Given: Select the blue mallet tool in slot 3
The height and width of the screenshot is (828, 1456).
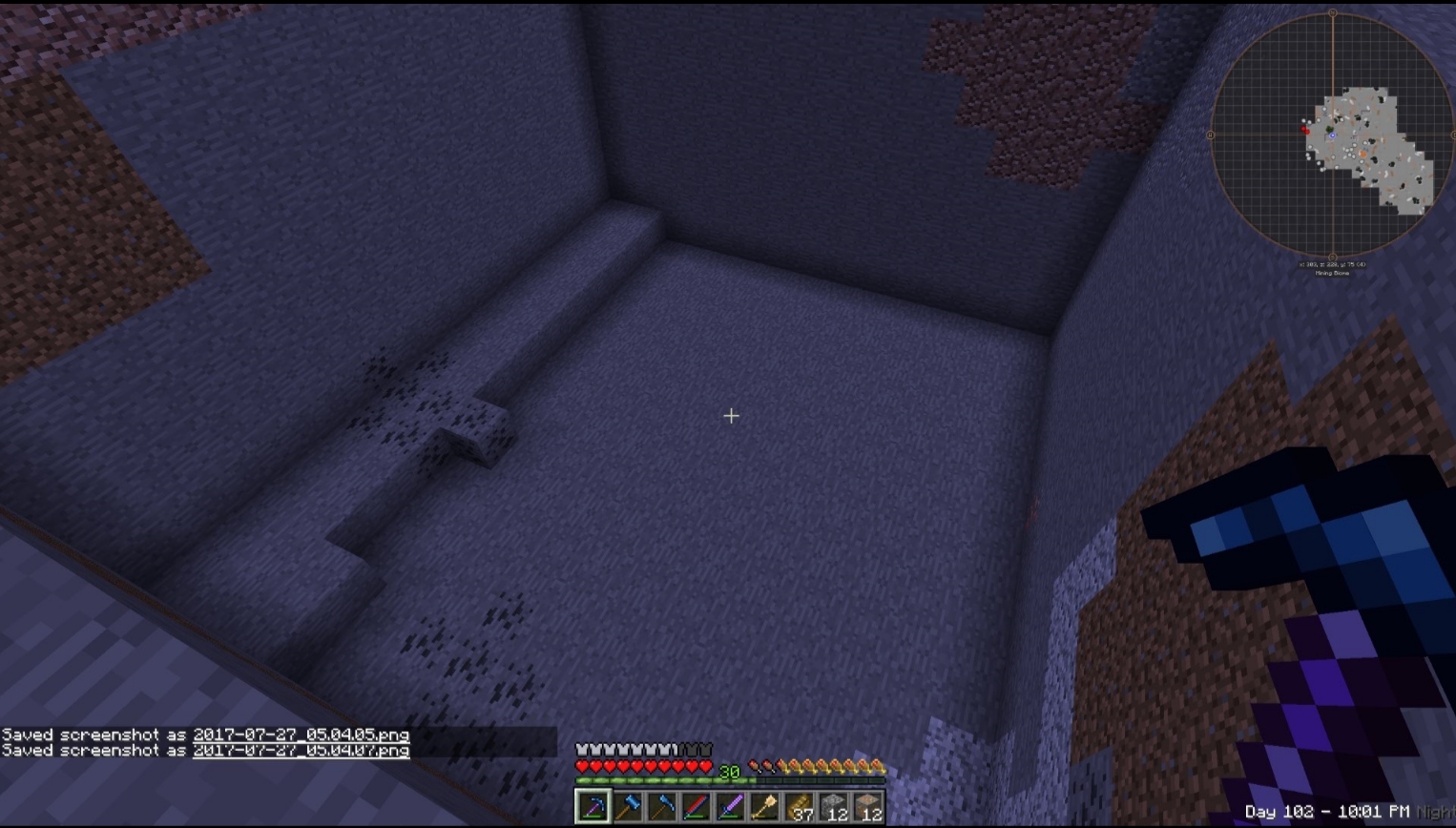Looking at the screenshot, I should [662, 807].
